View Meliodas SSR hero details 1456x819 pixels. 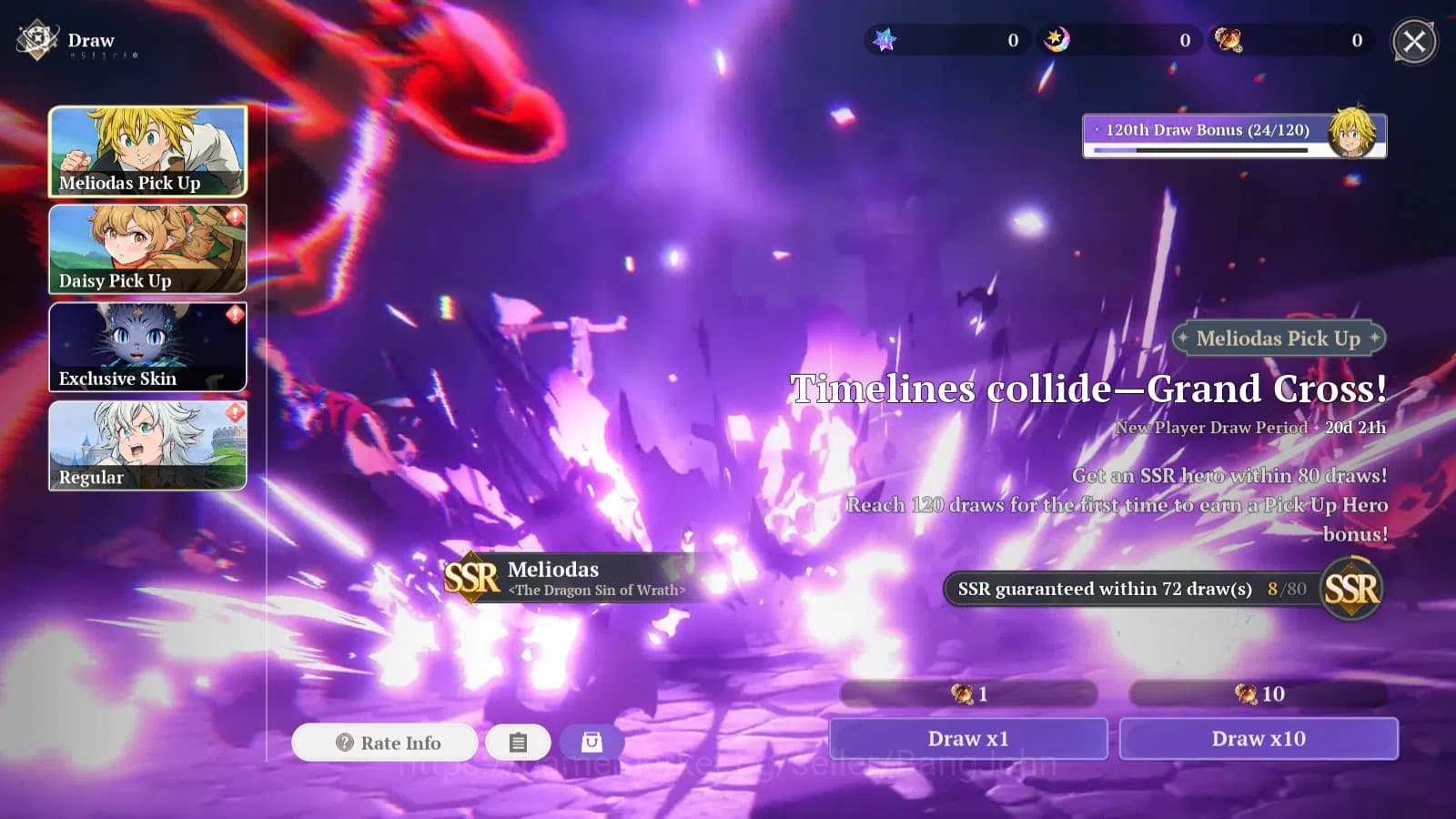[x=566, y=578]
